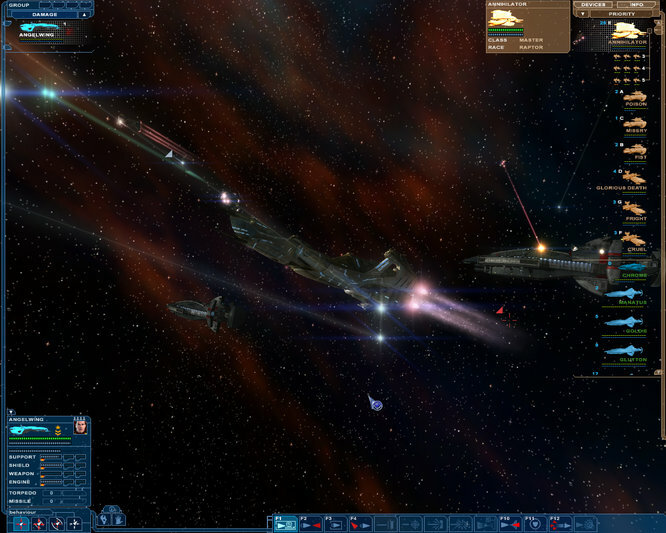This screenshot has height=533, width=666.
Task: Switch to the Info tab
Action: (636, 5)
